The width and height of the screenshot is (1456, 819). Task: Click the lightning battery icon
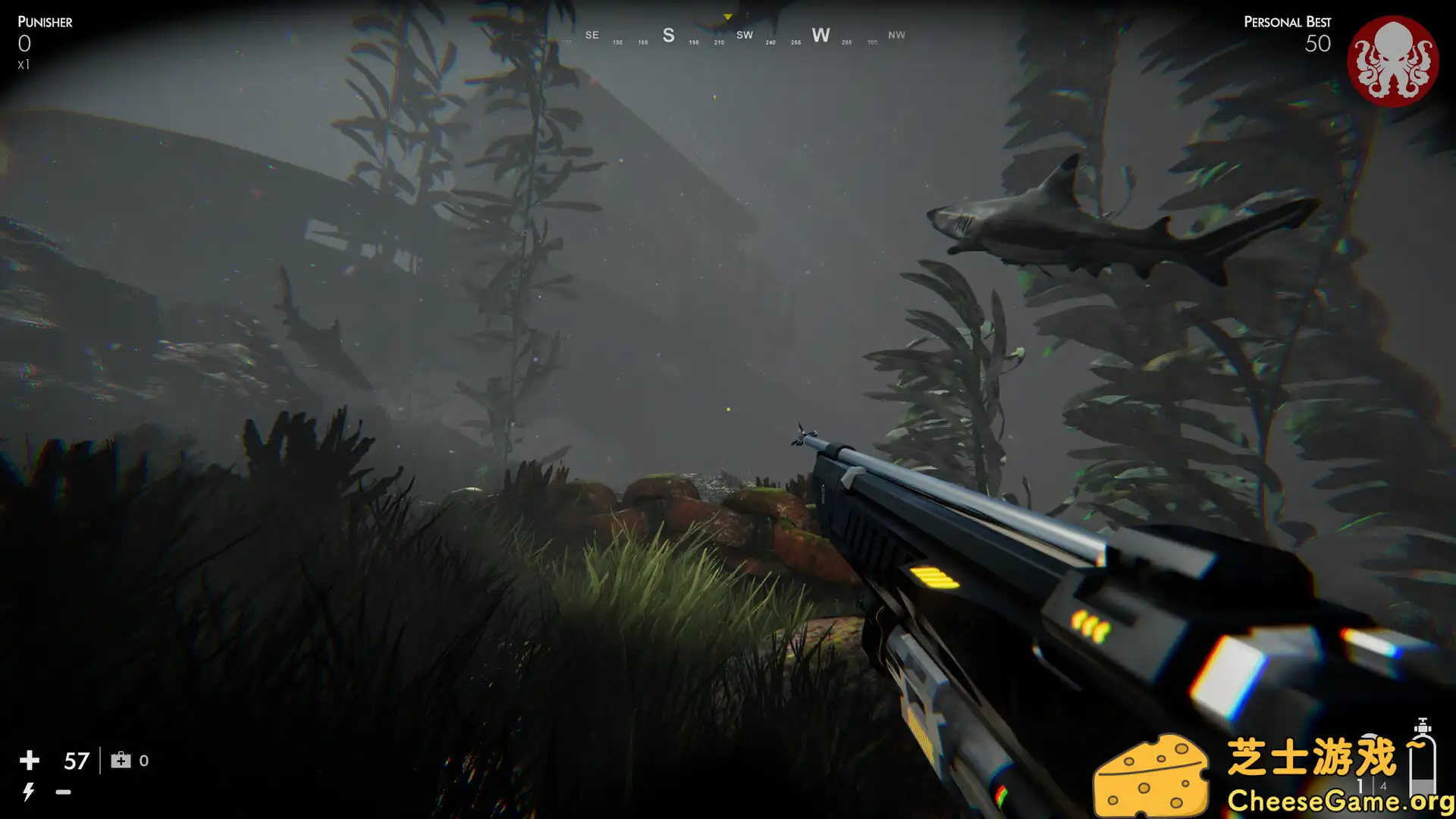[x=29, y=792]
